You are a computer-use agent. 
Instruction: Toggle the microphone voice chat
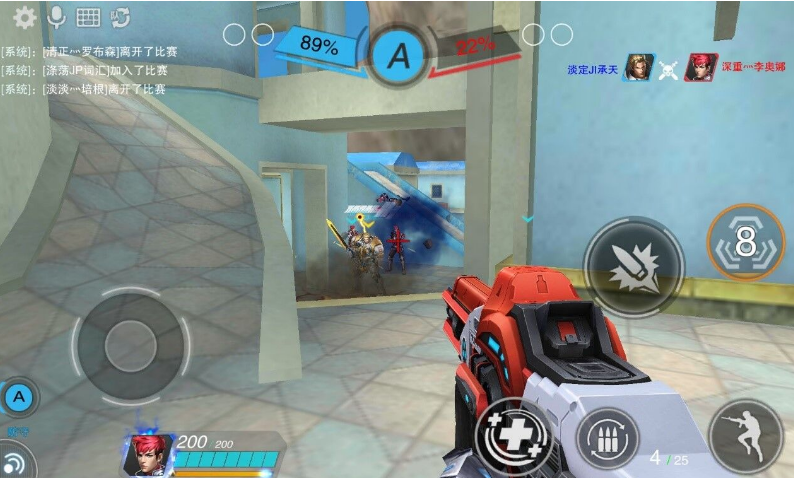point(56,17)
